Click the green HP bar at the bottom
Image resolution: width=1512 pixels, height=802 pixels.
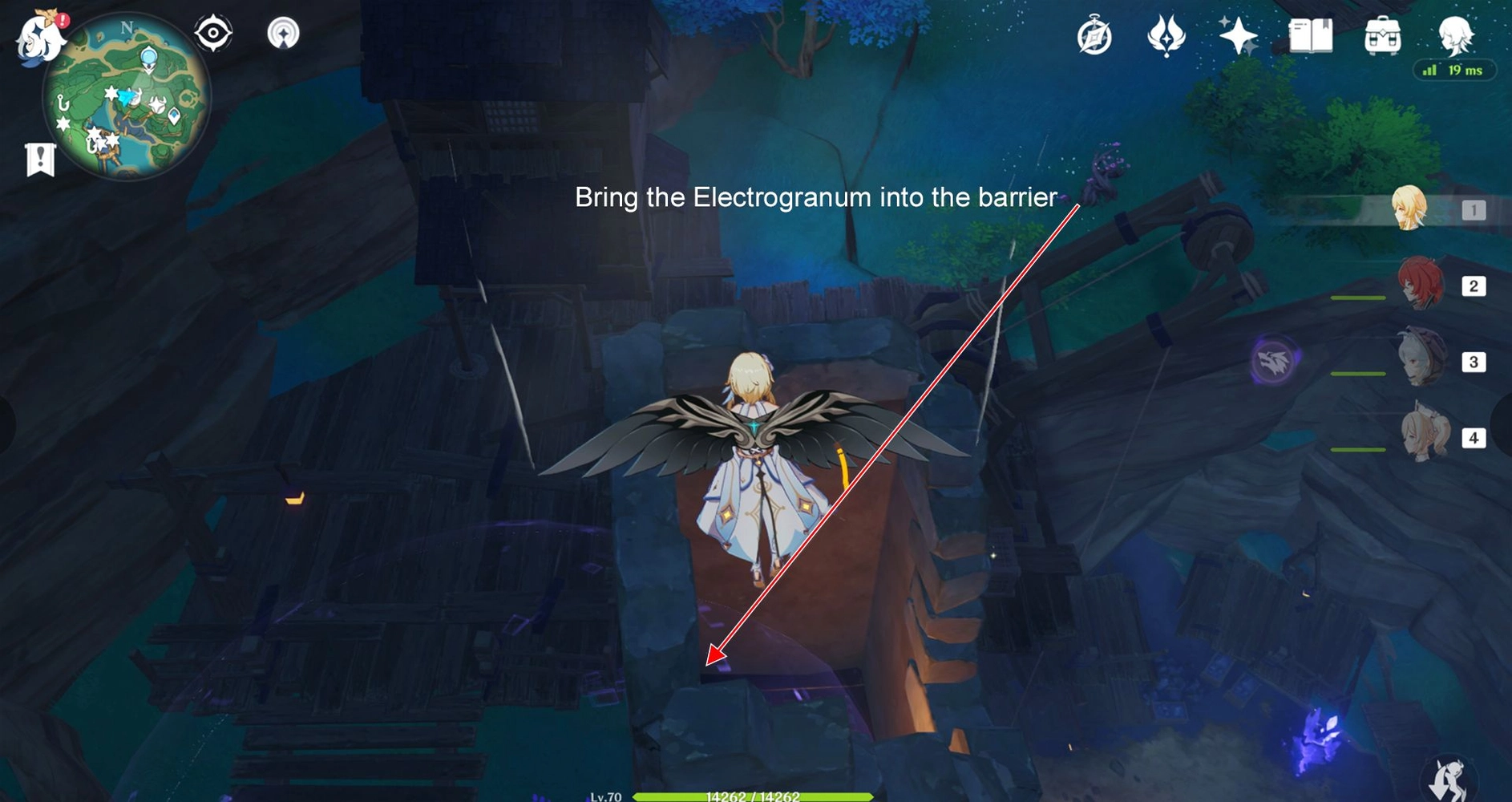(754, 798)
